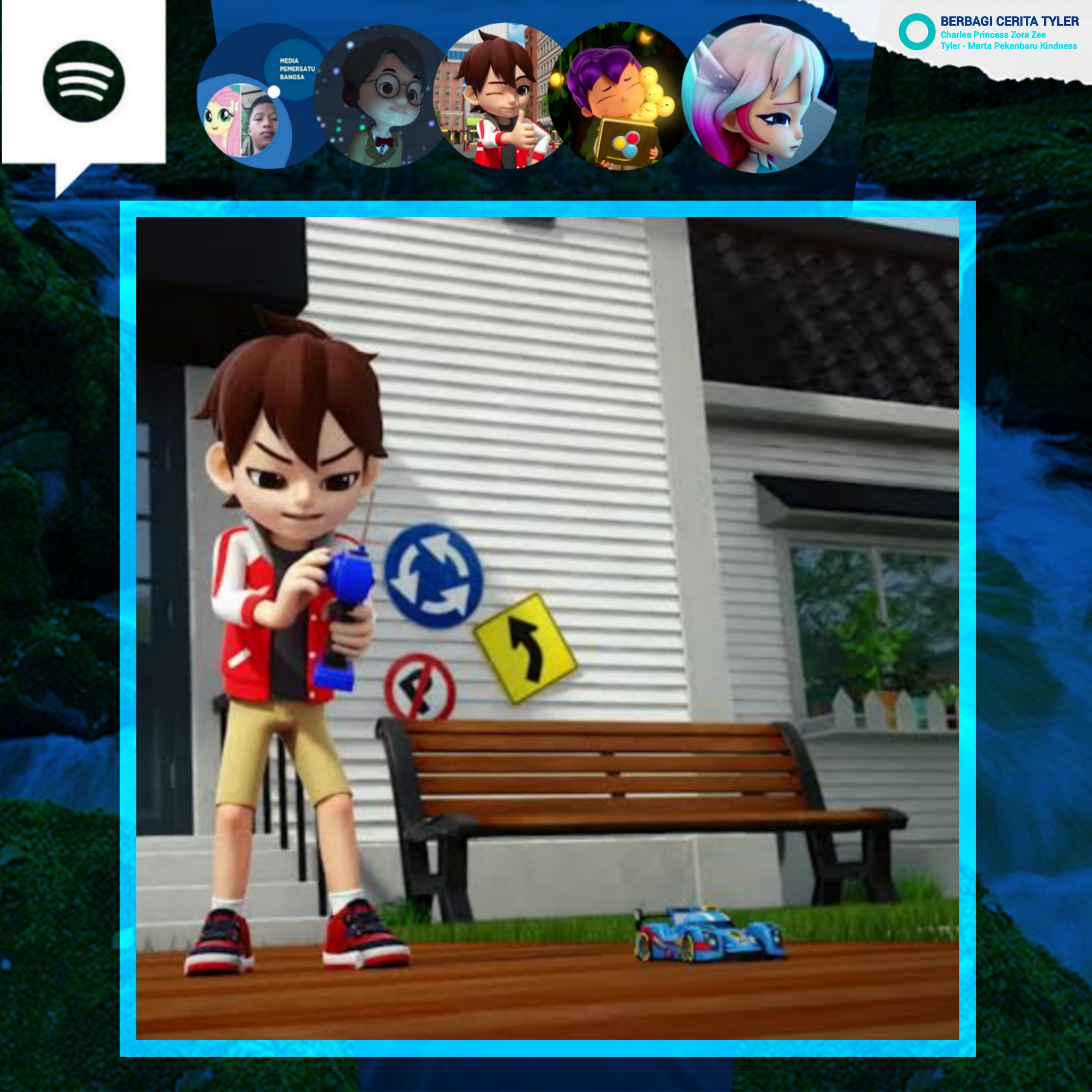Select the winking thumbs-up boy avatar
This screenshot has width=1092, height=1092.
pyautogui.click(x=501, y=96)
